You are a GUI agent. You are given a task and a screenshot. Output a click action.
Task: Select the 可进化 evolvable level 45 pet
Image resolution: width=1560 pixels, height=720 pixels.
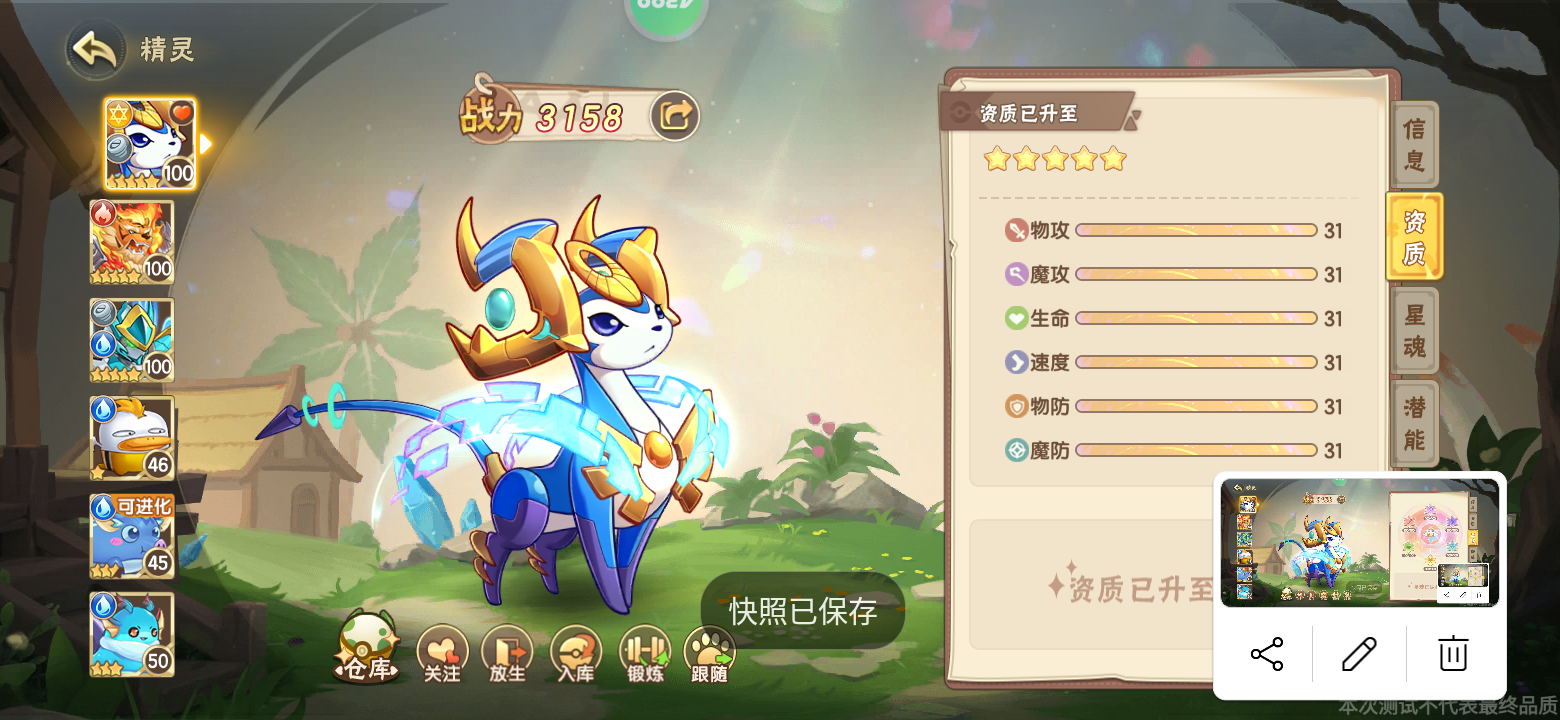pos(132,537)
